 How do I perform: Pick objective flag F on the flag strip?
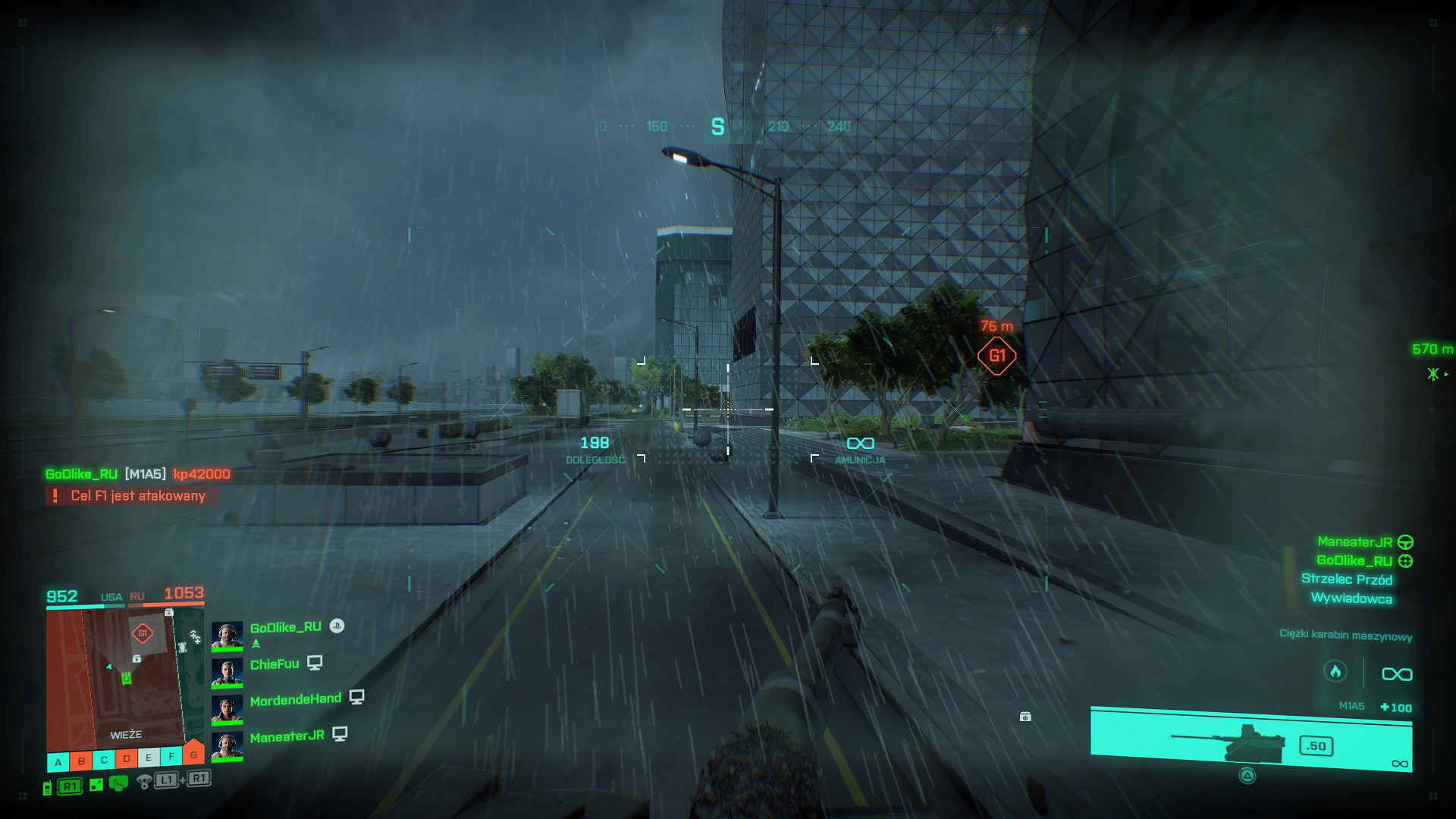point(171,756)
